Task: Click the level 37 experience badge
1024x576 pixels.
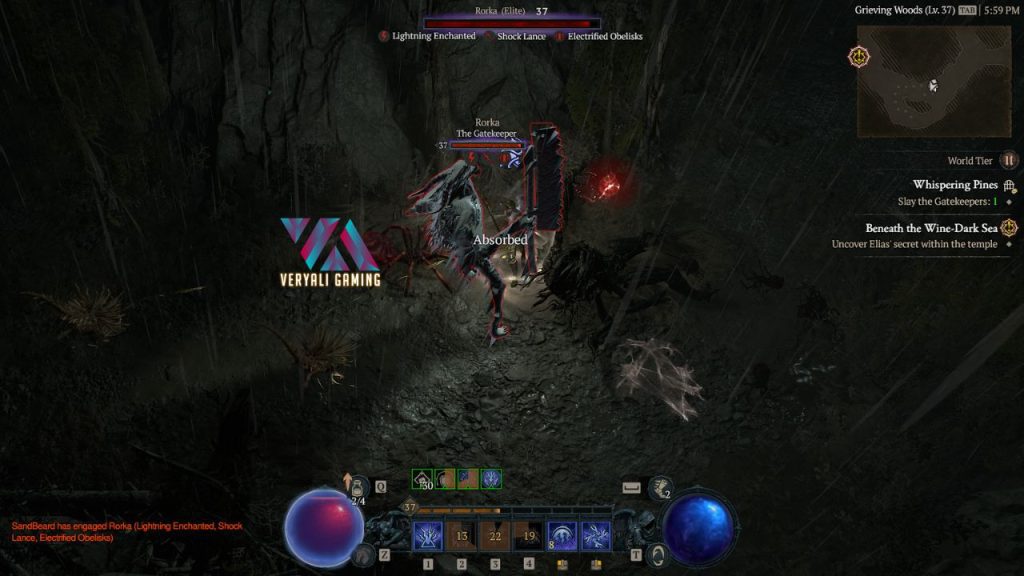Action: (409, 508)
